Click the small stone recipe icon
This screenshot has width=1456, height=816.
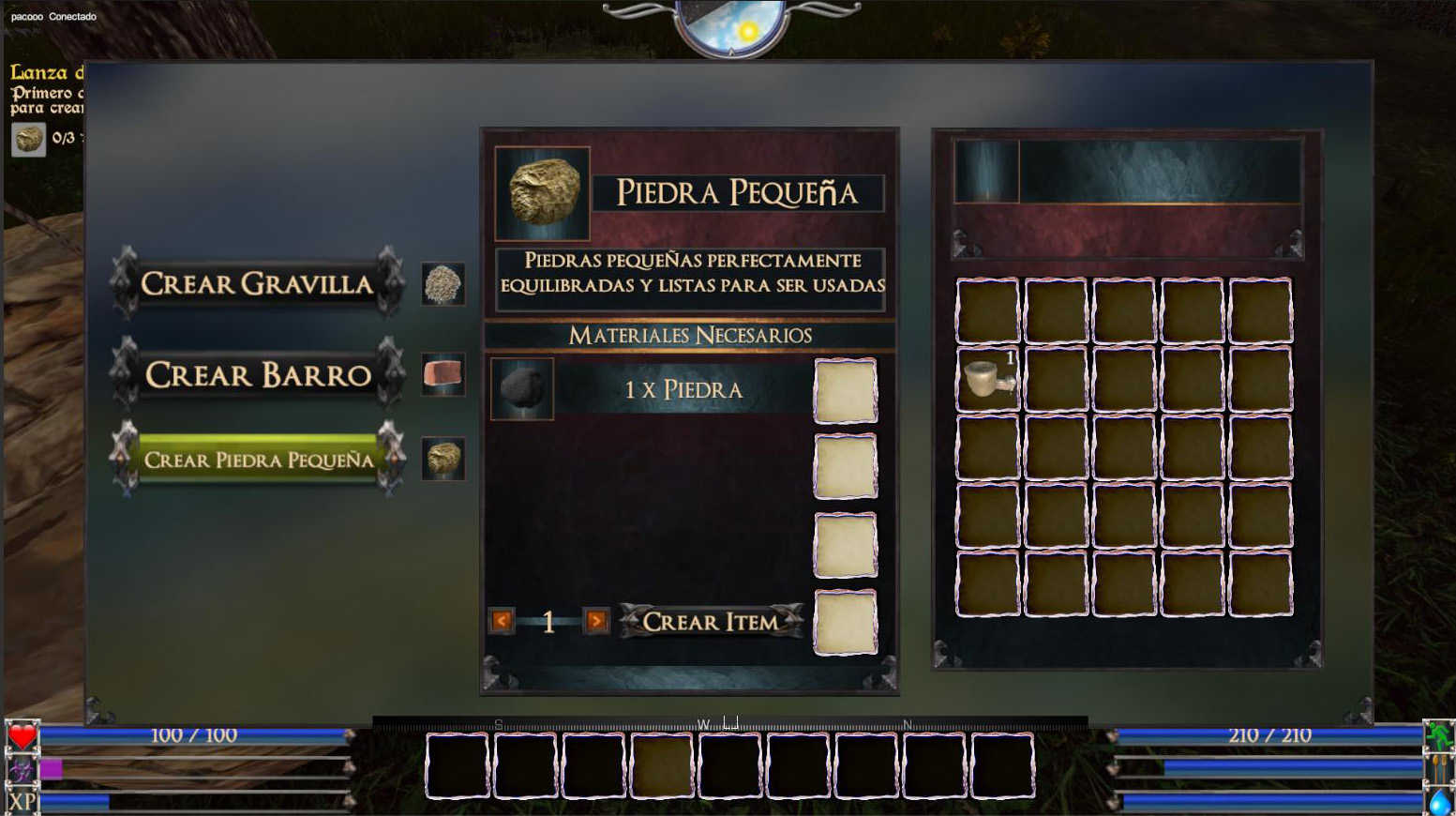tap(443, 460)
